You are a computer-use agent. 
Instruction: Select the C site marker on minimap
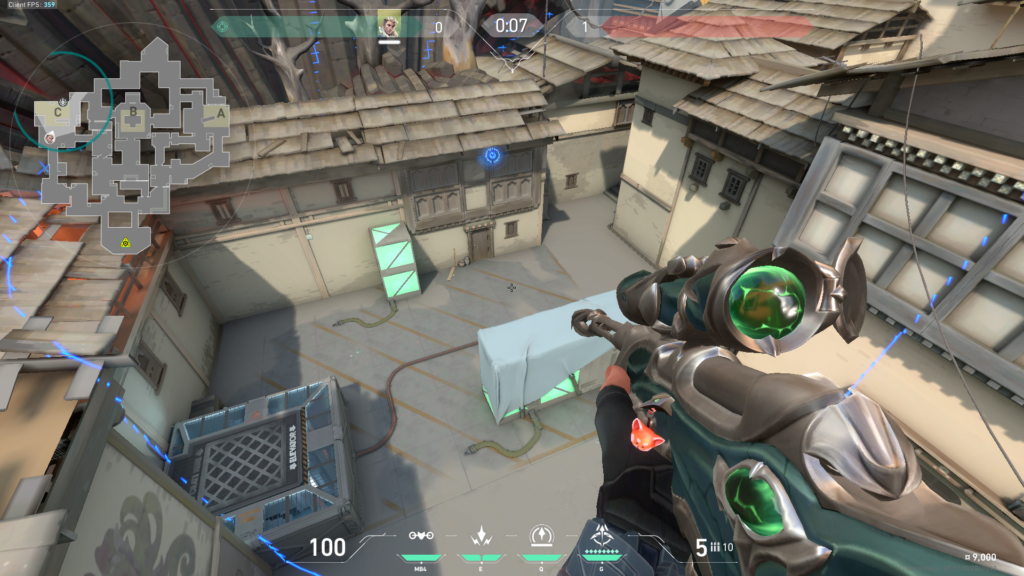click(x=58, y=112)
